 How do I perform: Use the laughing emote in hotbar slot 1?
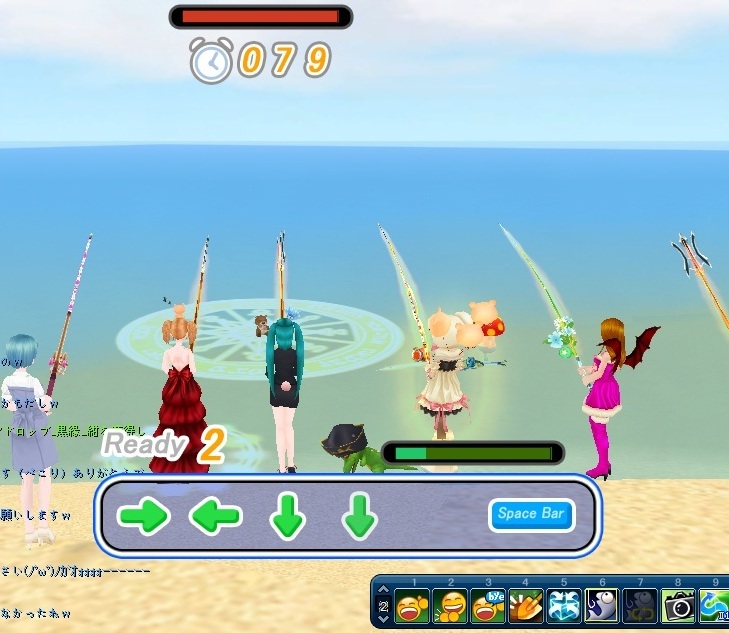click(x=413, y=607)
